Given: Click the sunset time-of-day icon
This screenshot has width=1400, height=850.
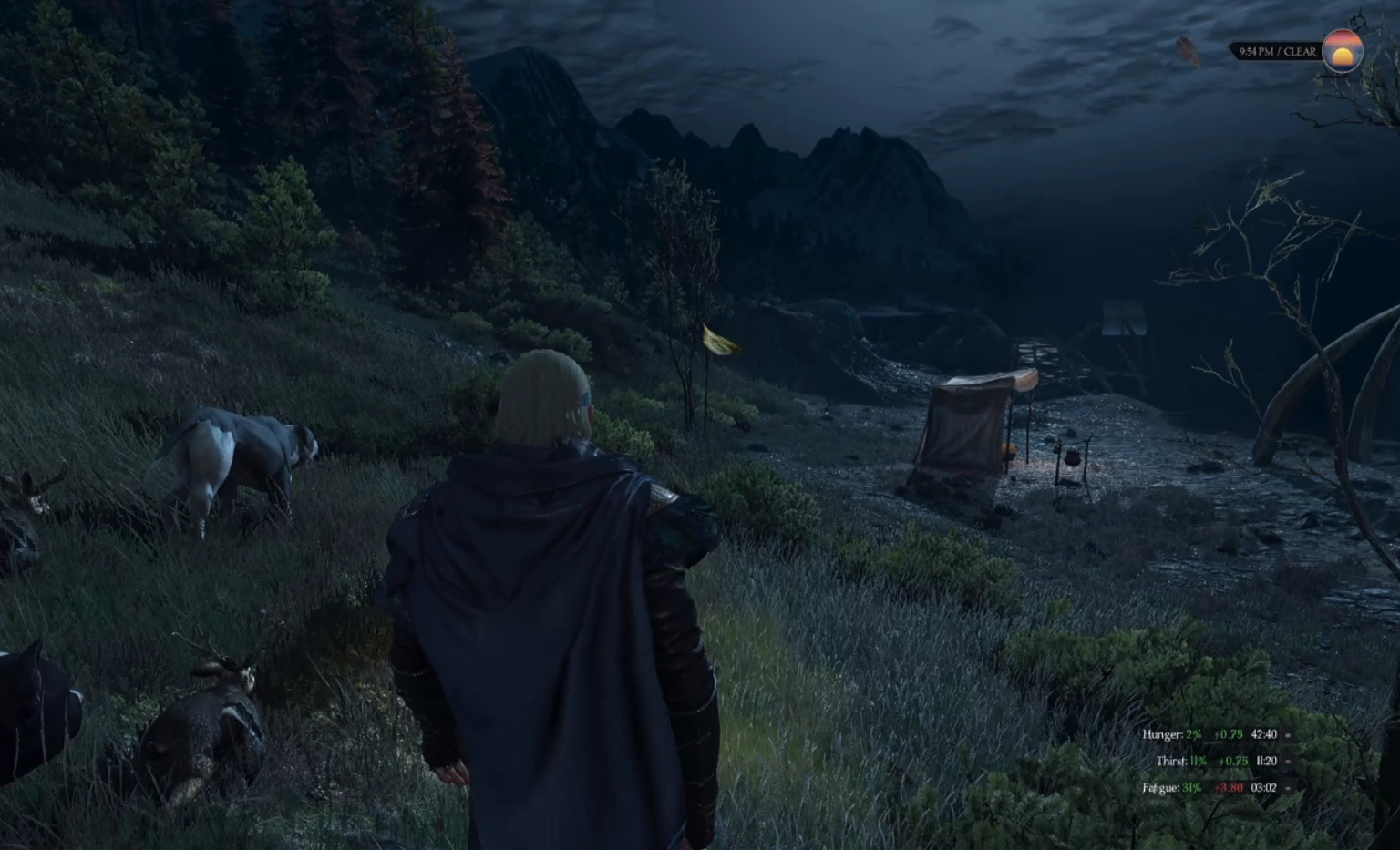Looking at the screenshot, I should point(1342,51).
